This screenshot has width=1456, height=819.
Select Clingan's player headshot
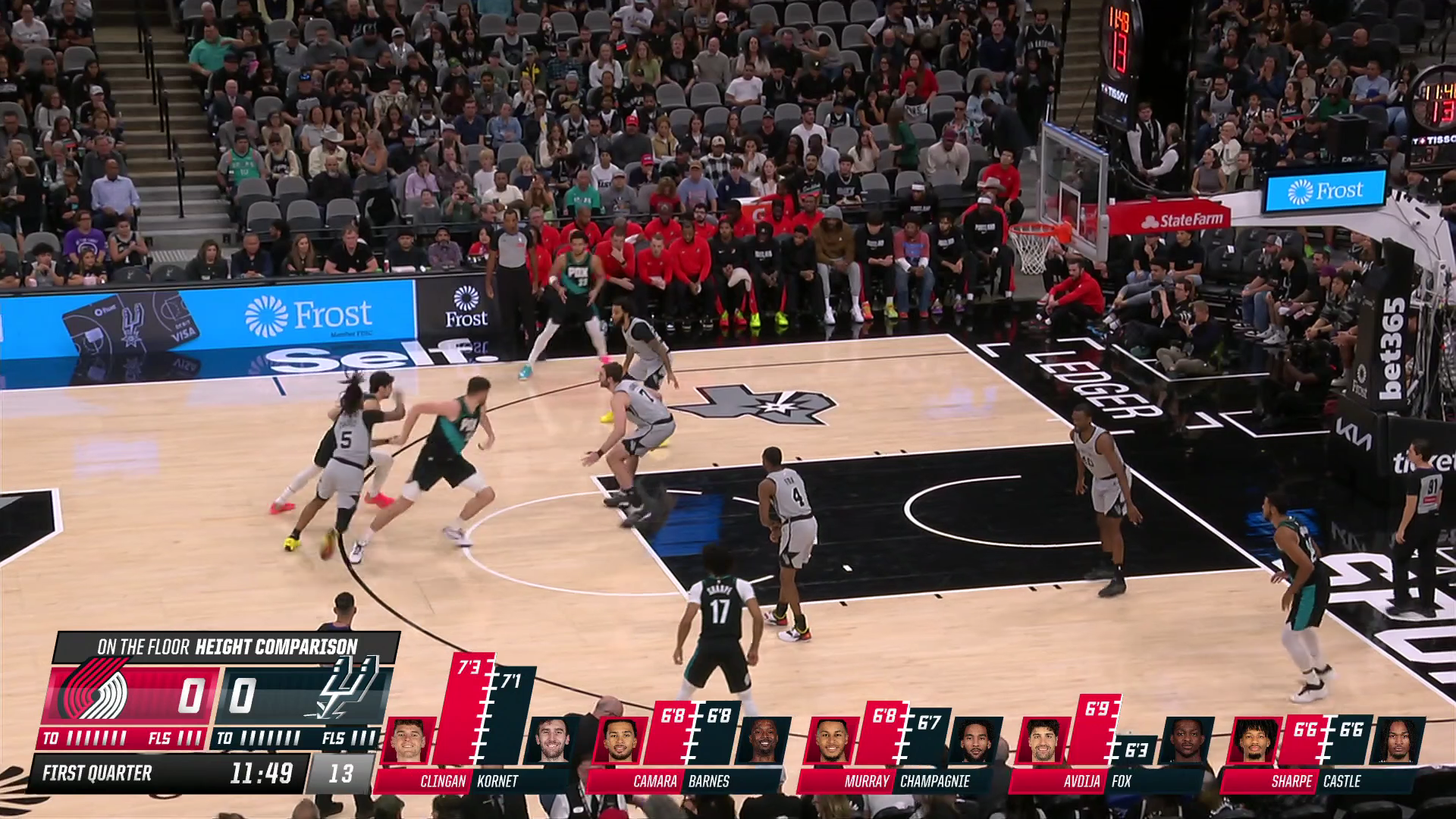coord(409,741)
